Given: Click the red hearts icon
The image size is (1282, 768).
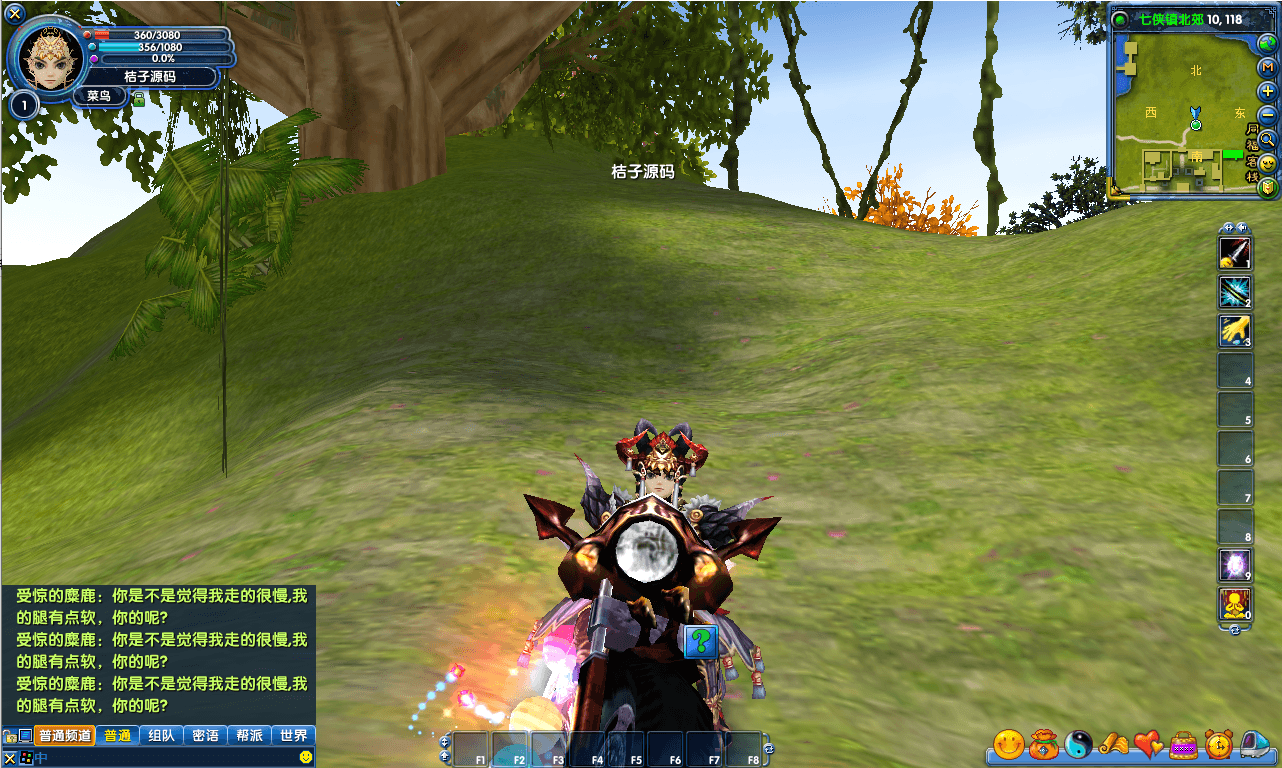Looking at the screenshot, I should tap(1148, 743).
